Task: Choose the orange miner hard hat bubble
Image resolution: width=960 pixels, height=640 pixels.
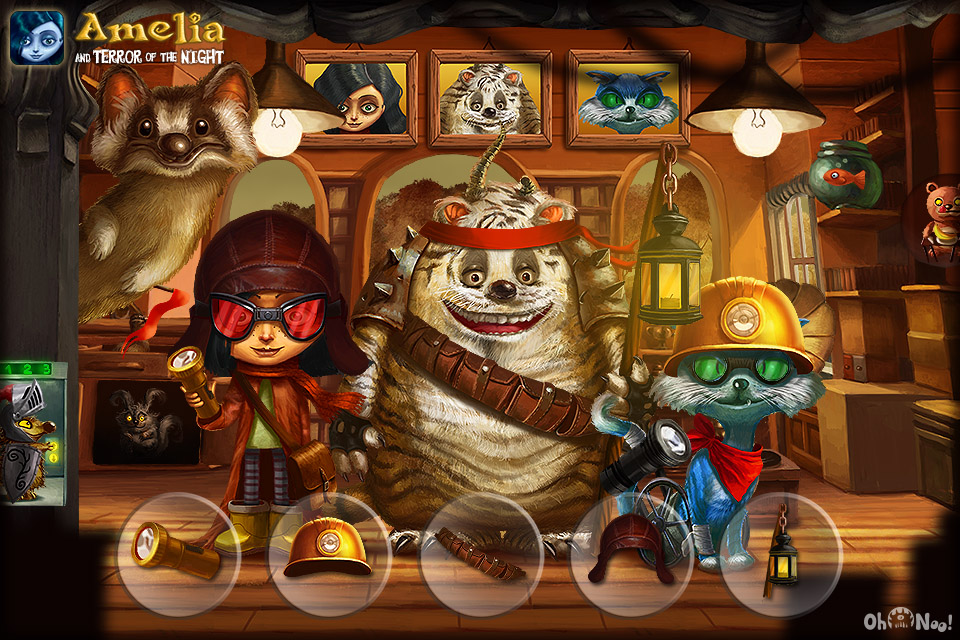Action: point(329,554)
